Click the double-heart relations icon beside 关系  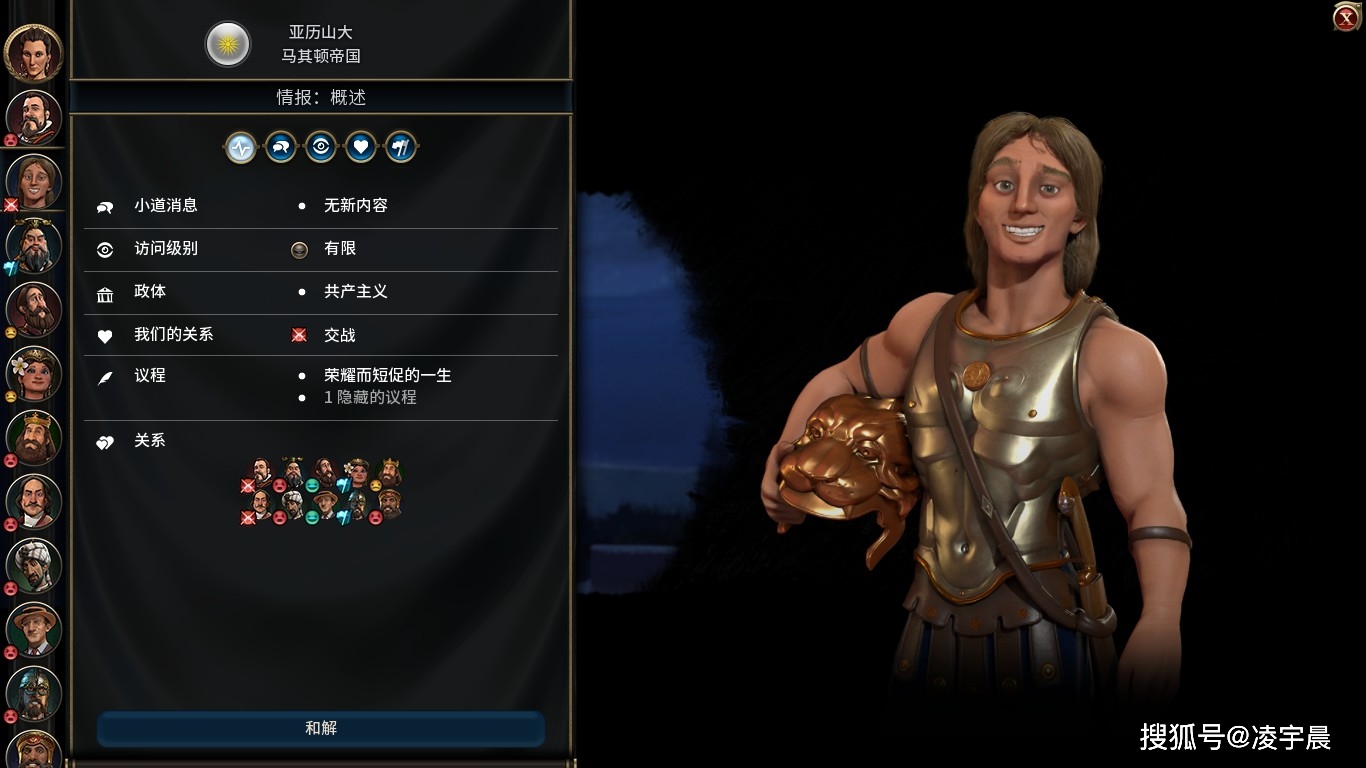pos(107,441)
